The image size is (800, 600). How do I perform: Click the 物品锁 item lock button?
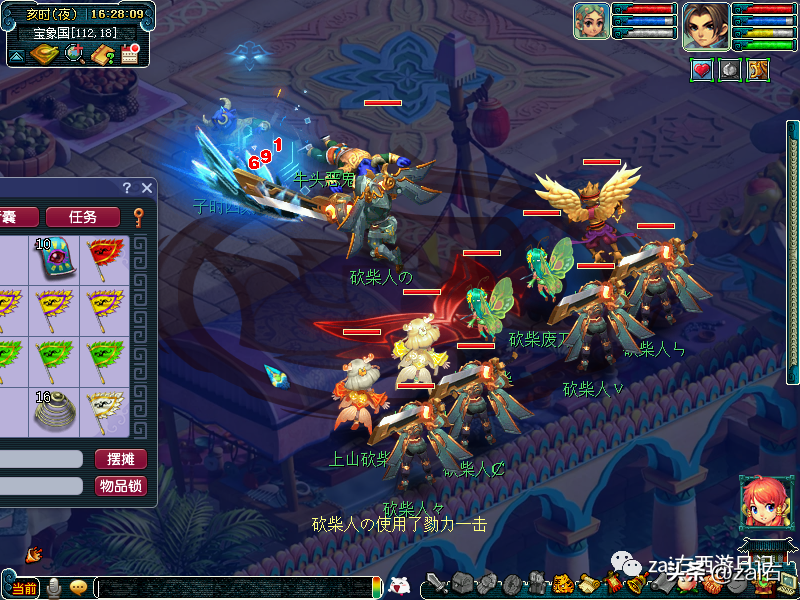click(121, 486)
